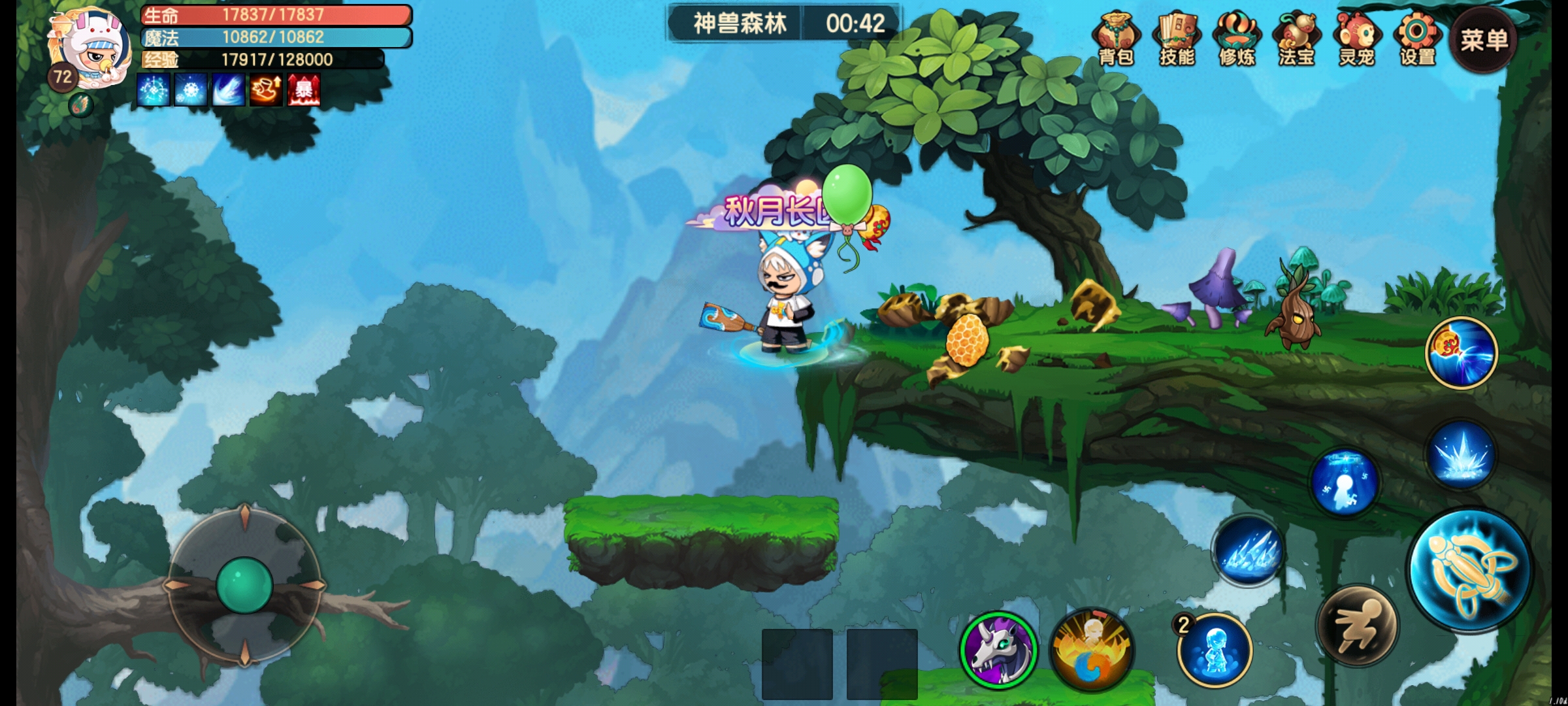Activate the blue spirit figure skill

pos(1345,482)
